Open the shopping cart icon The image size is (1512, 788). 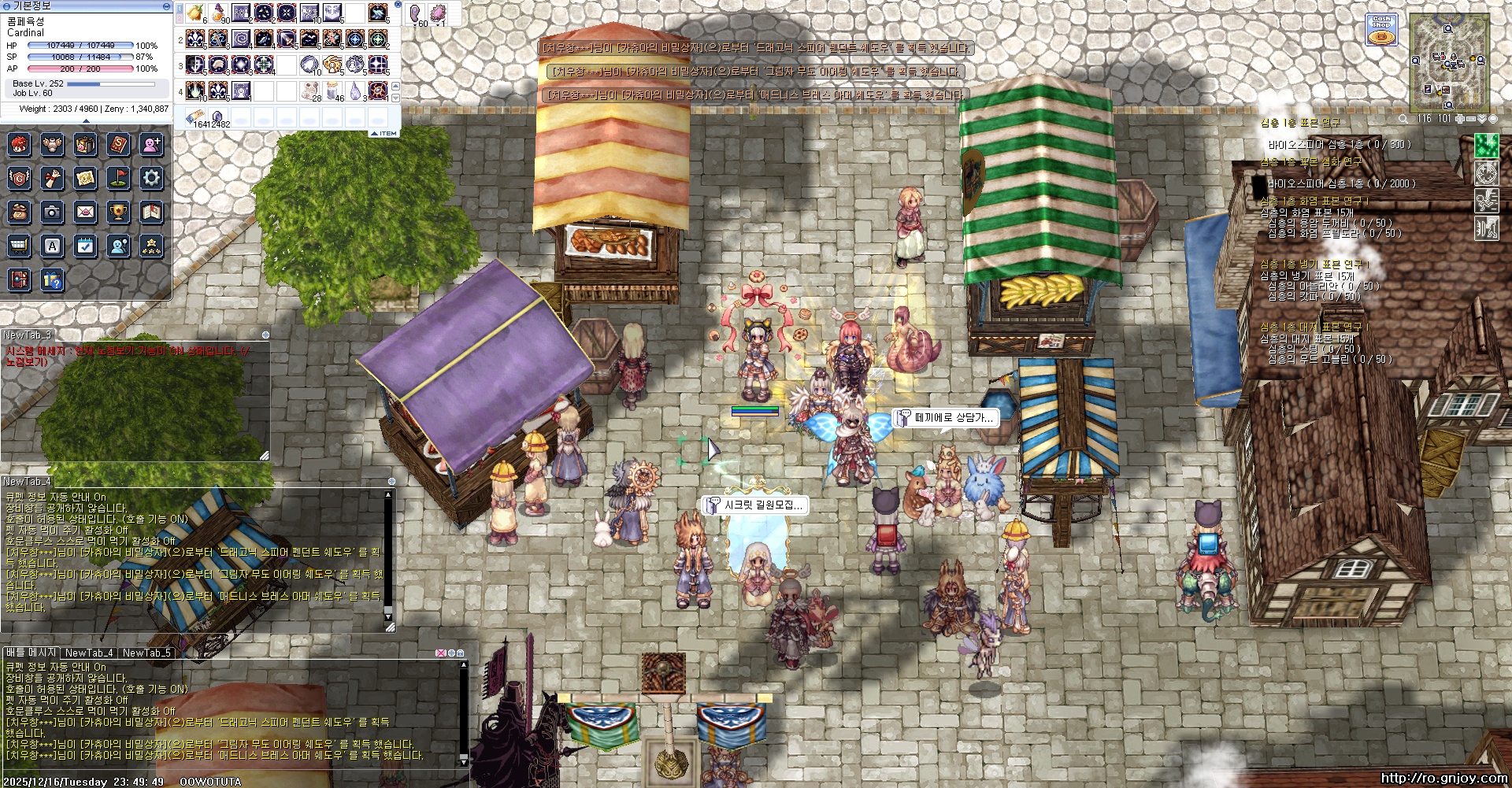[19, 246]
